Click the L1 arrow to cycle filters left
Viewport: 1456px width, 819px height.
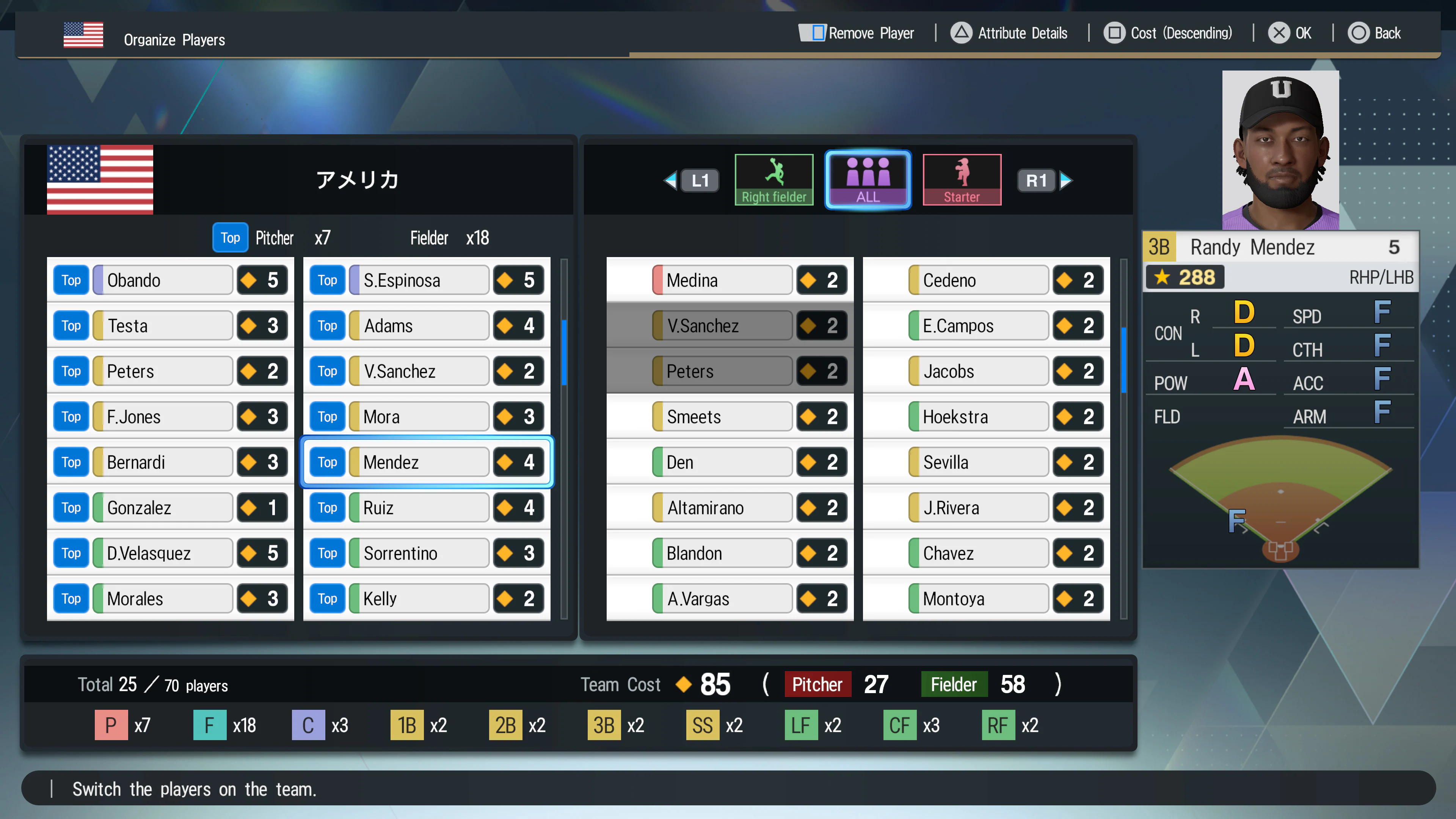point(671,180)
